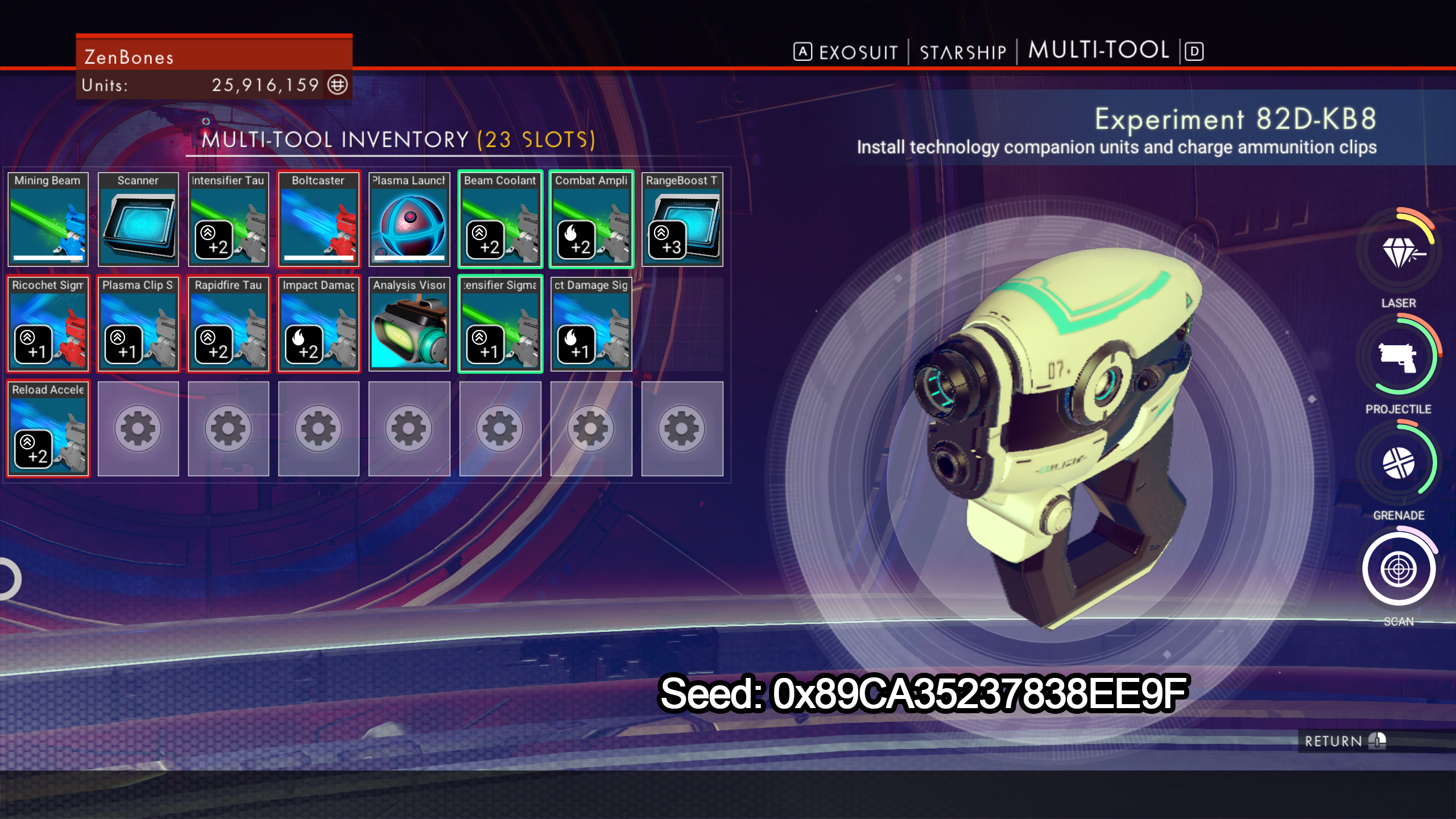Image resolution: width=1456 pixels, height=819 pixels.
Task: Click the Plasma Clip upgrade slot
Action: (x=138, y=324)
